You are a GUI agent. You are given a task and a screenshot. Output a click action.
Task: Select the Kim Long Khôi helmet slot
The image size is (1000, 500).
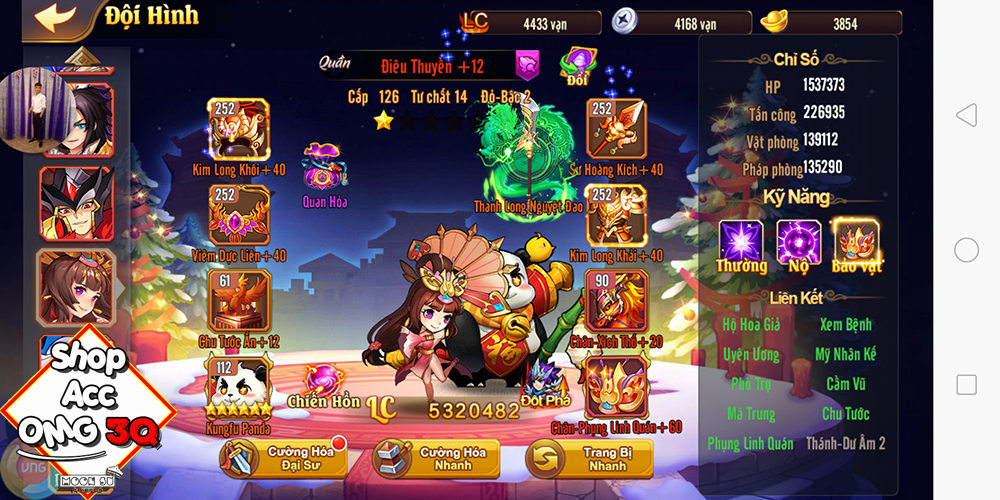(x=238, y=130)
